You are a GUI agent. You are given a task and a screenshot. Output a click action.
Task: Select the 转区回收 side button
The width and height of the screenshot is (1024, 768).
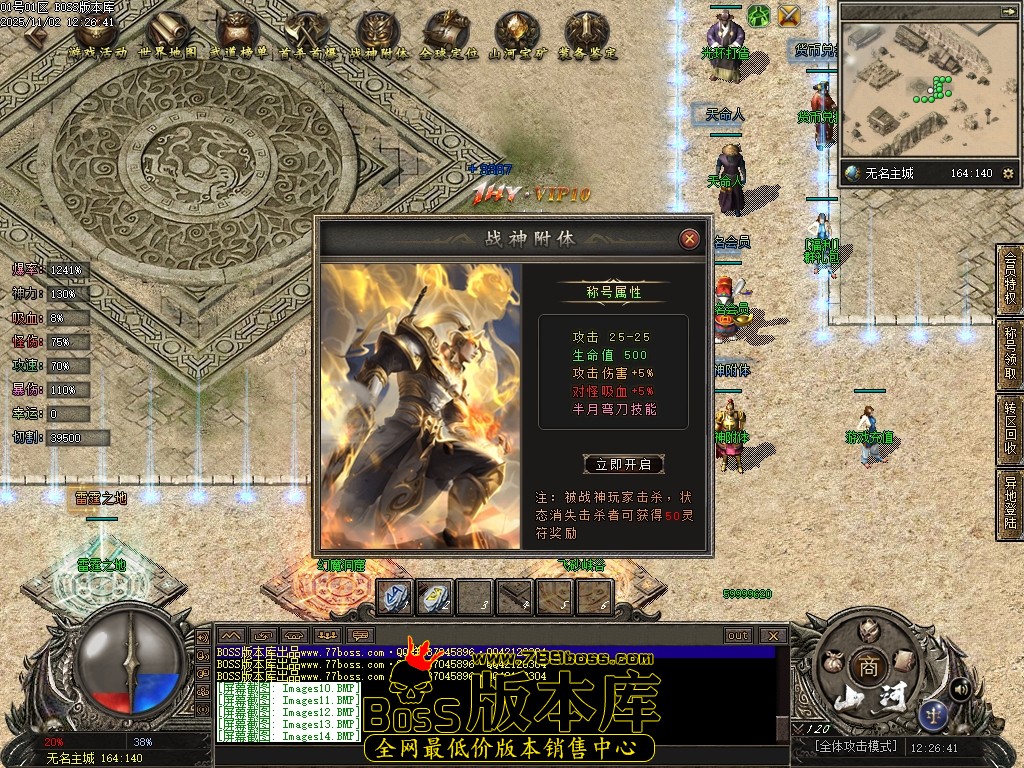tap(1010, 430)
